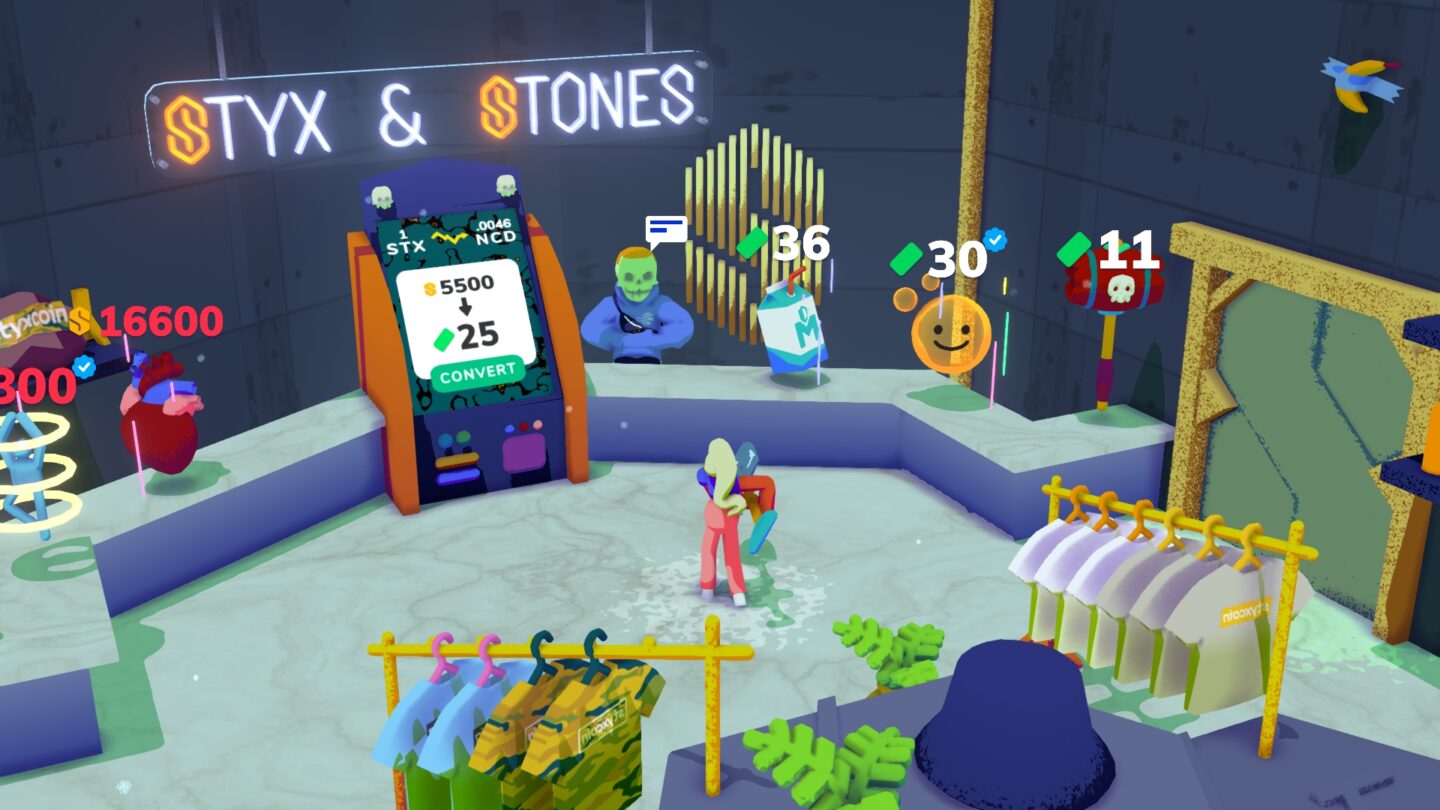The image size is (1440, 810).
Task: Toggle the verified badge near the 300 price tag
Action: [85, 366]
